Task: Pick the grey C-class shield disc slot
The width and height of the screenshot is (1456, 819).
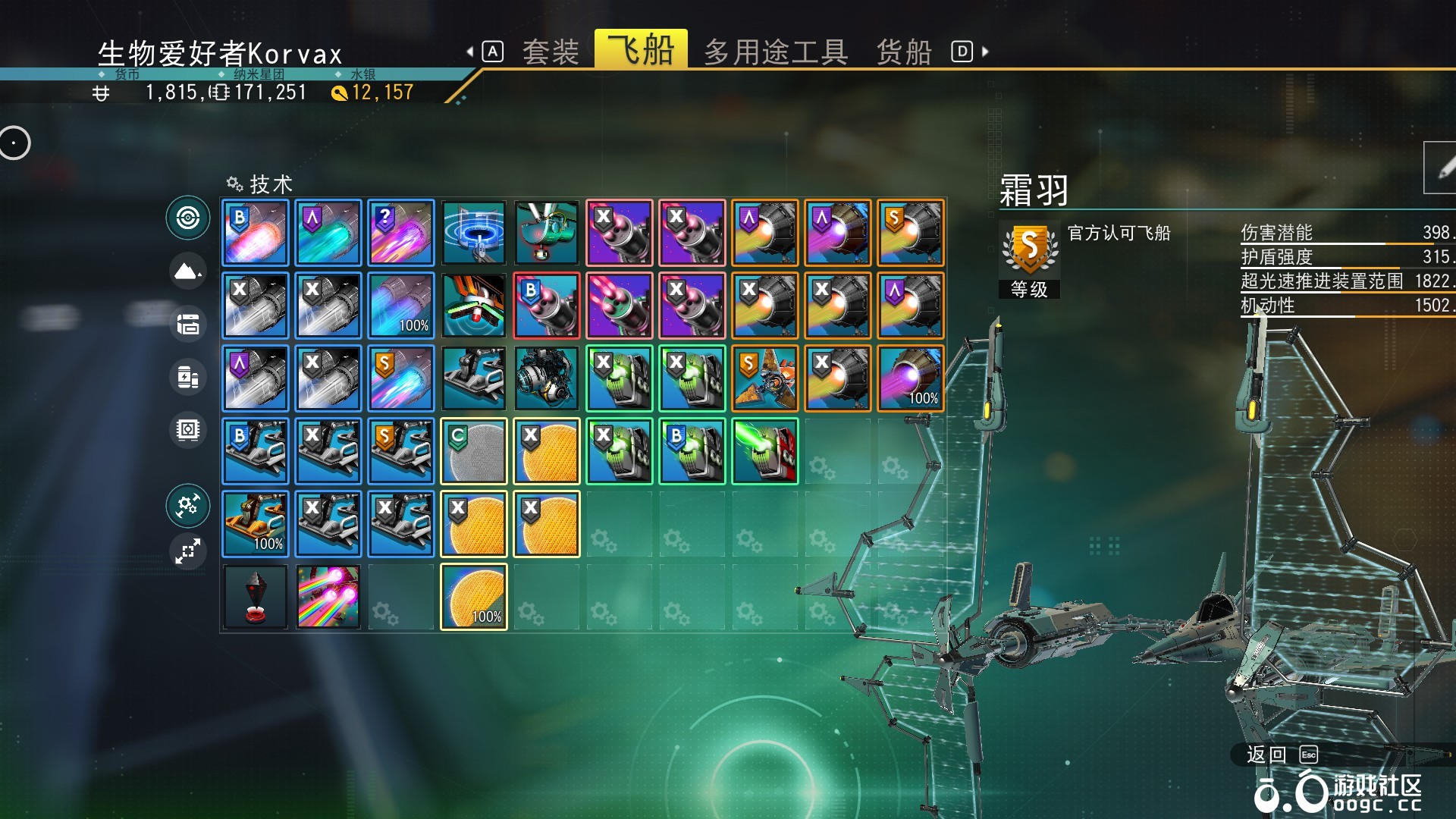Action: point(474,451)
